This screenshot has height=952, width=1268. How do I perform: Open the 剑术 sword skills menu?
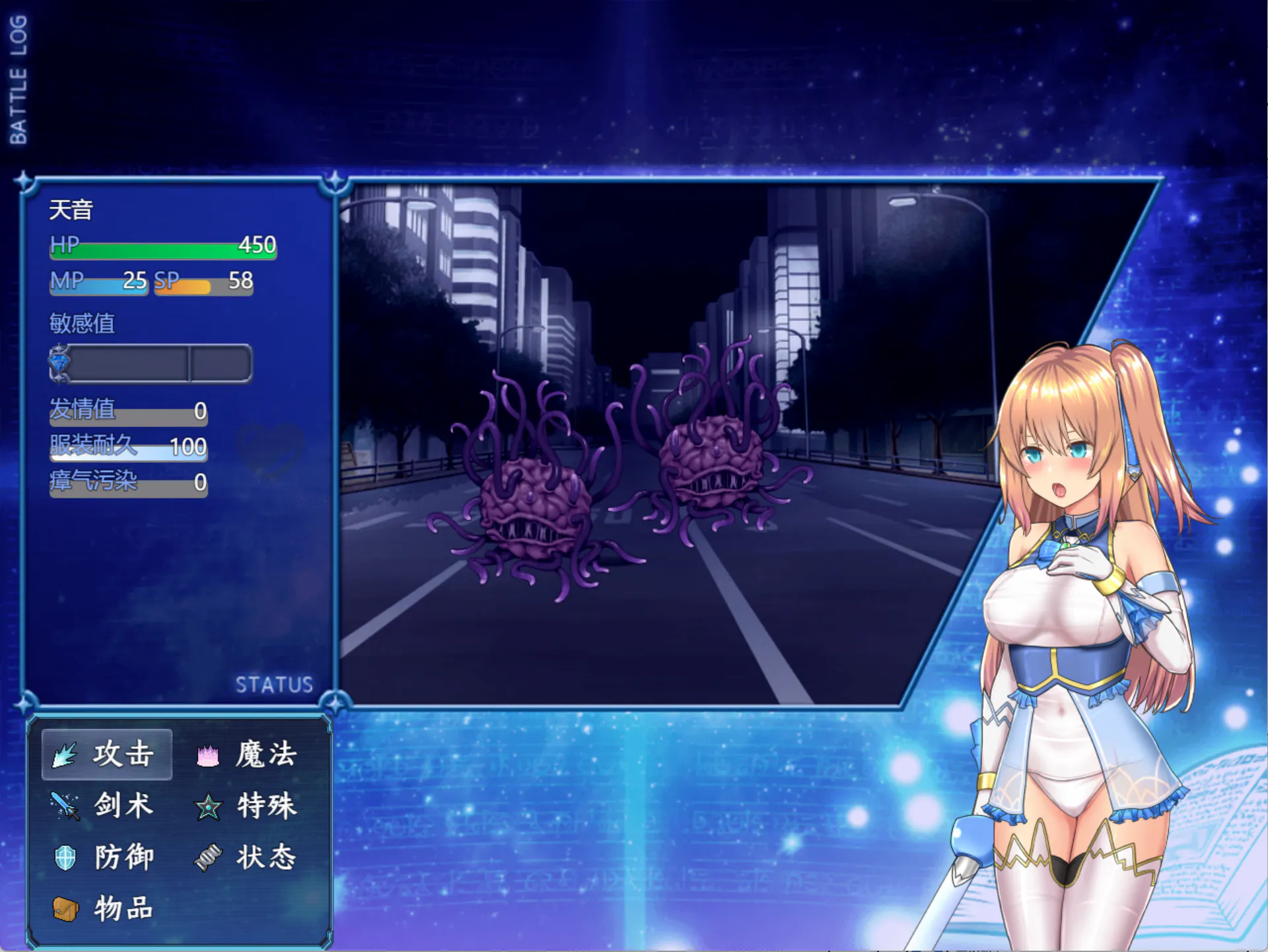(106, 805)
